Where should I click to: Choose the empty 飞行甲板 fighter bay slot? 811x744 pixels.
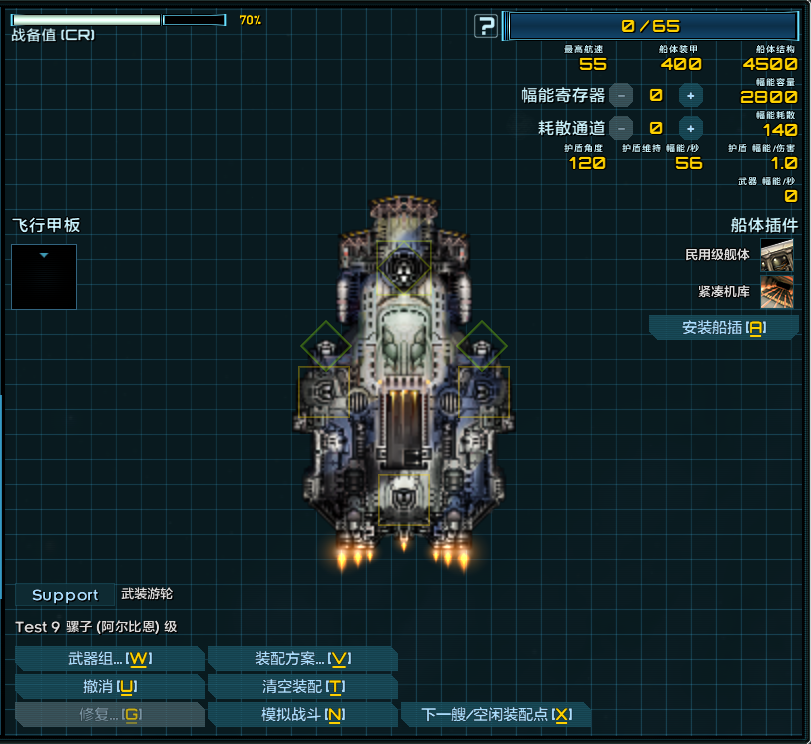pos(44,277)
